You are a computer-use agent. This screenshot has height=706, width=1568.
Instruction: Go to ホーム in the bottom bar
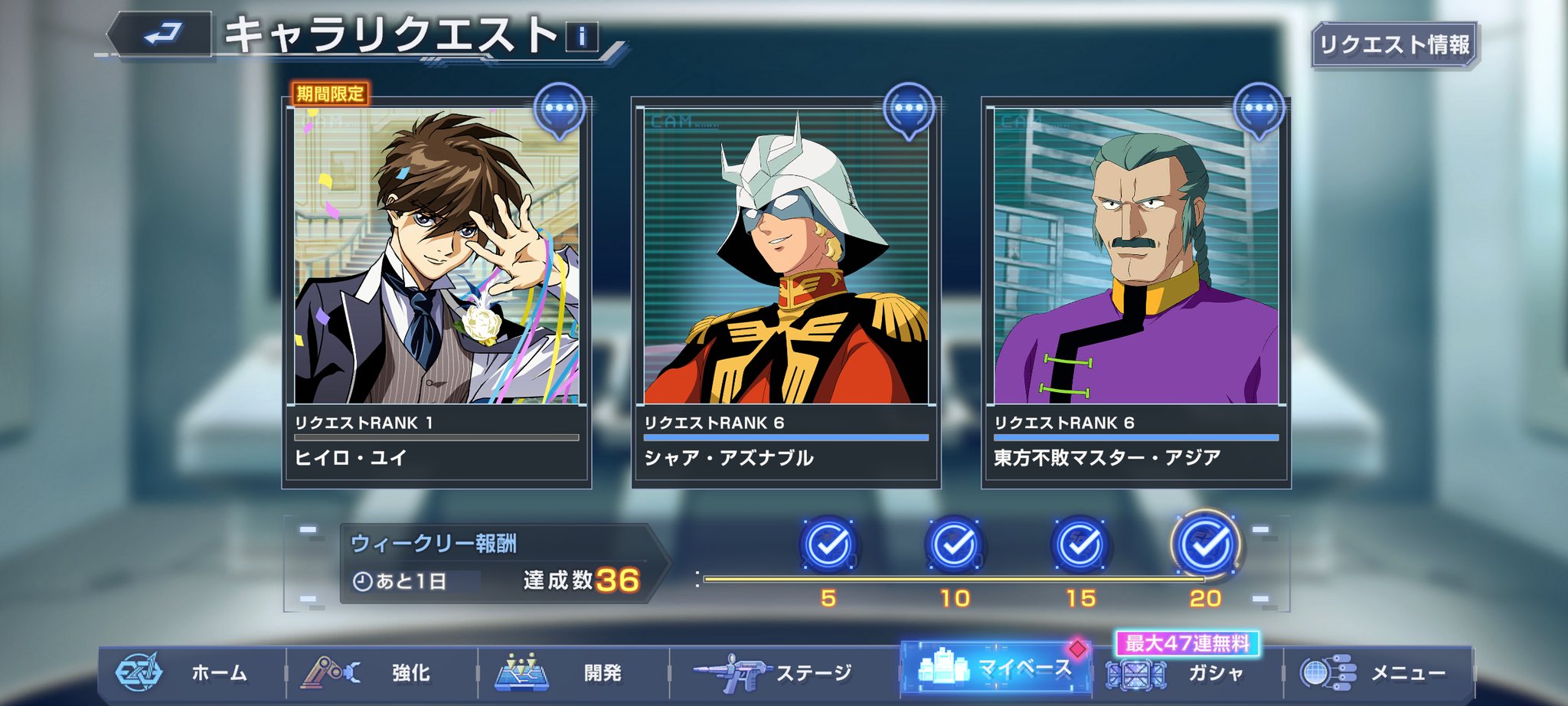click(x=191, y=673)
